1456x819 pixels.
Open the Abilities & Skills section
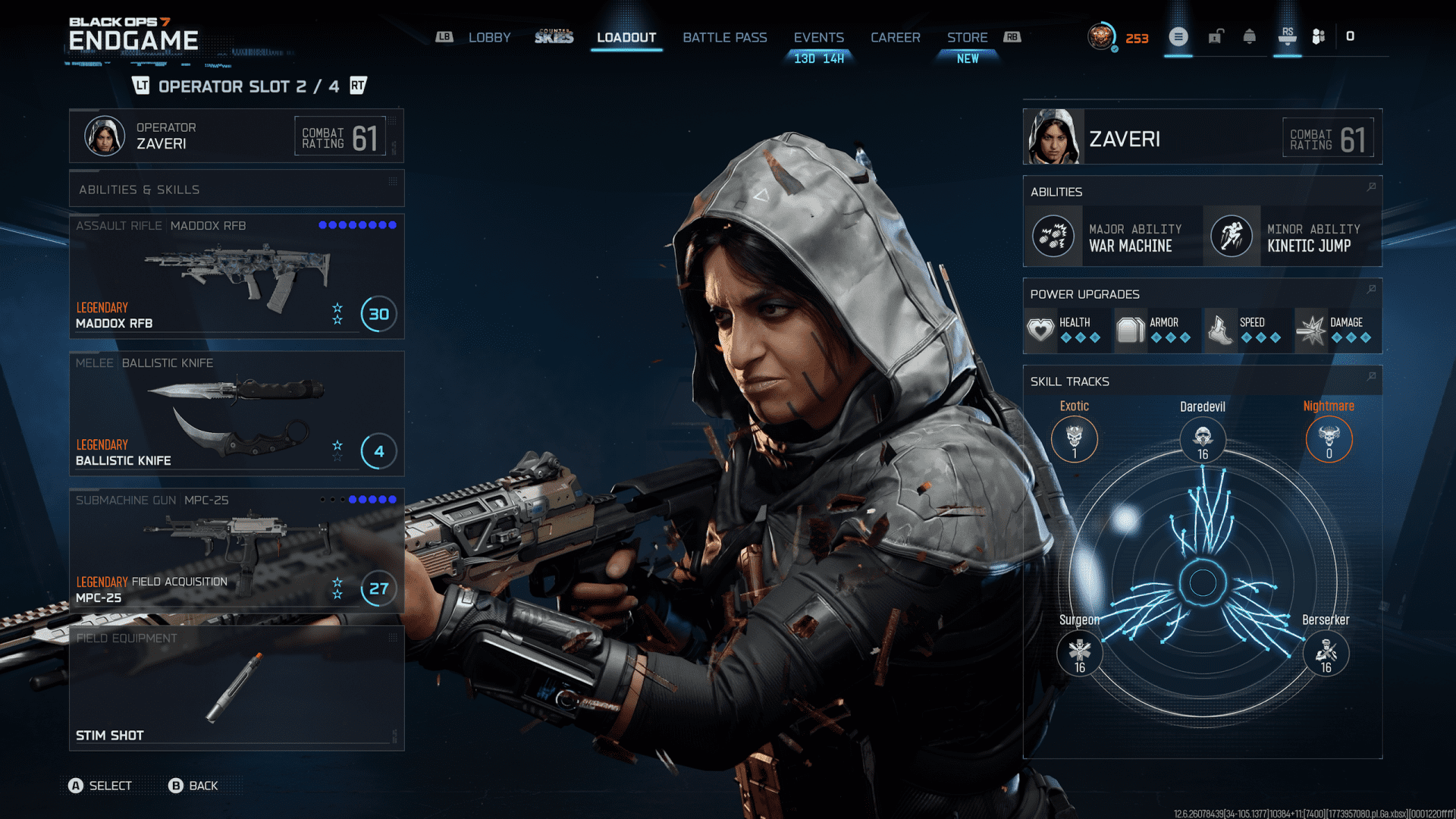point(236,189)
